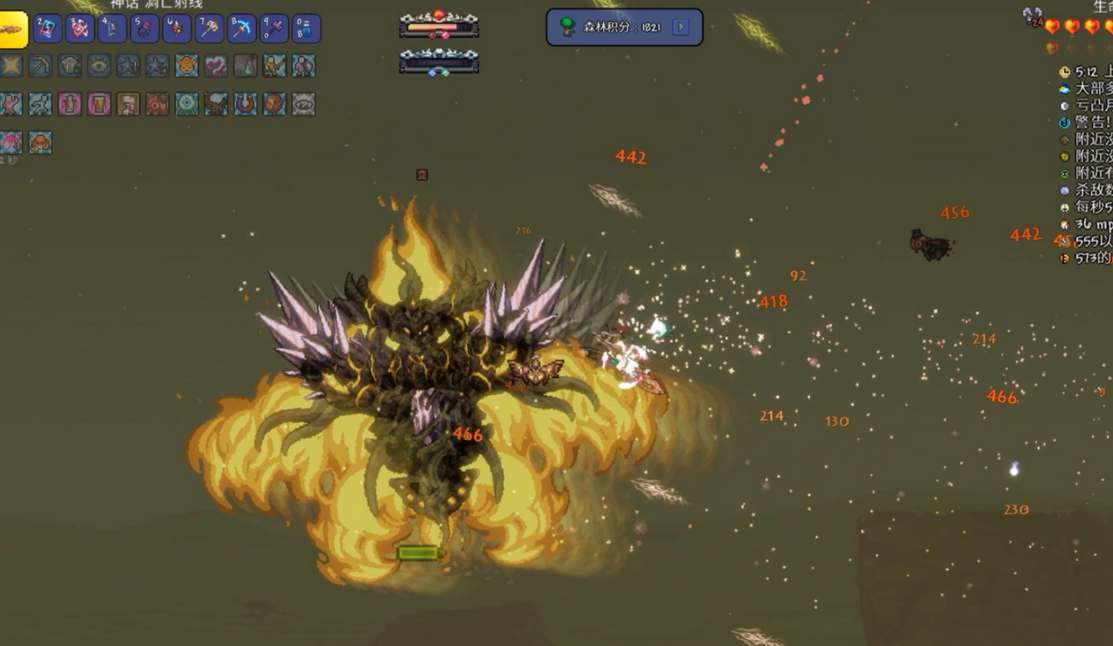Screen dimensions: 1113x646
Task: Click the pink heart buff icon
Action: coord(216,66)
